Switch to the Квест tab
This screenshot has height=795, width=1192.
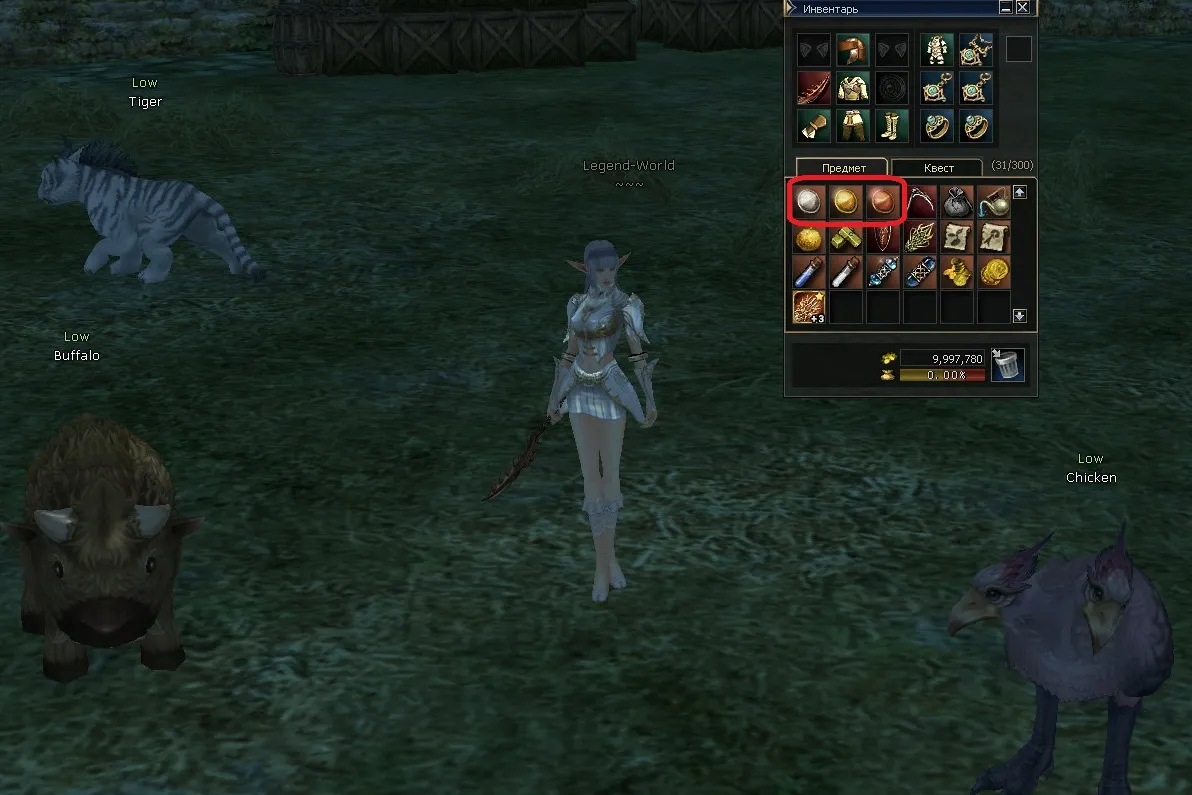938,168
